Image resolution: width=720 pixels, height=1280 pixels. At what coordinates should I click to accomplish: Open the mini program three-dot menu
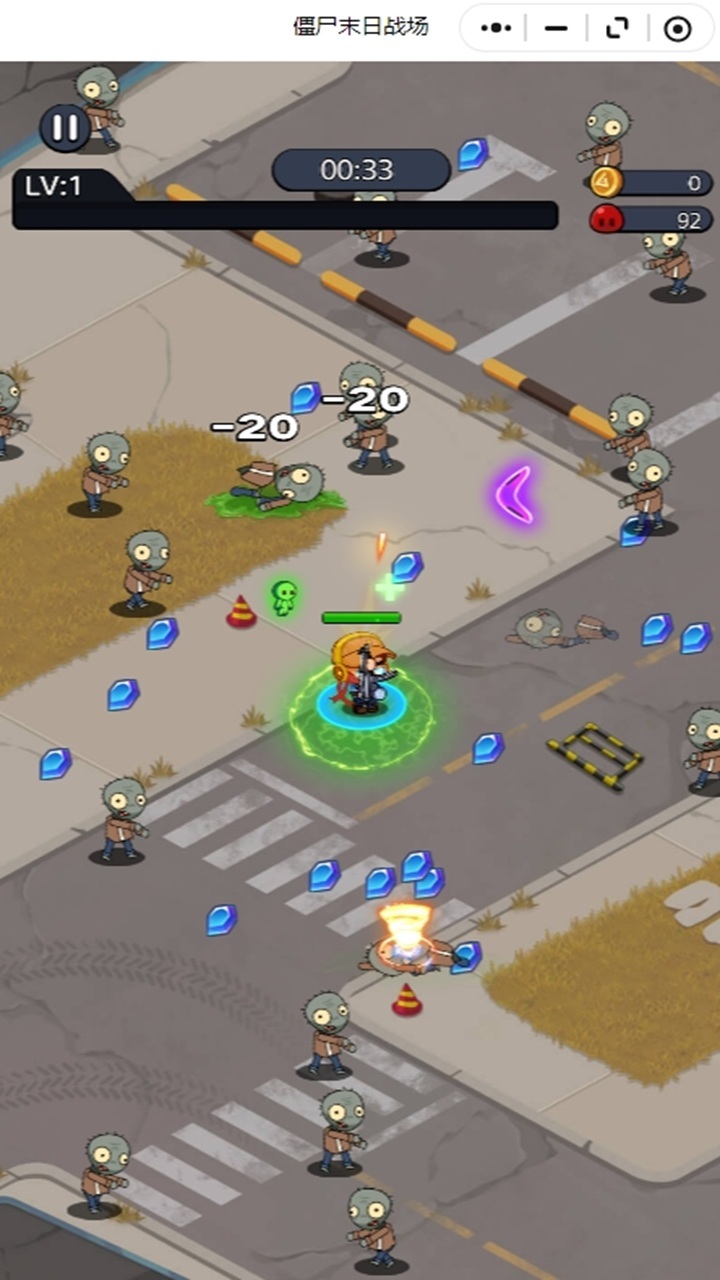[496, 28]
